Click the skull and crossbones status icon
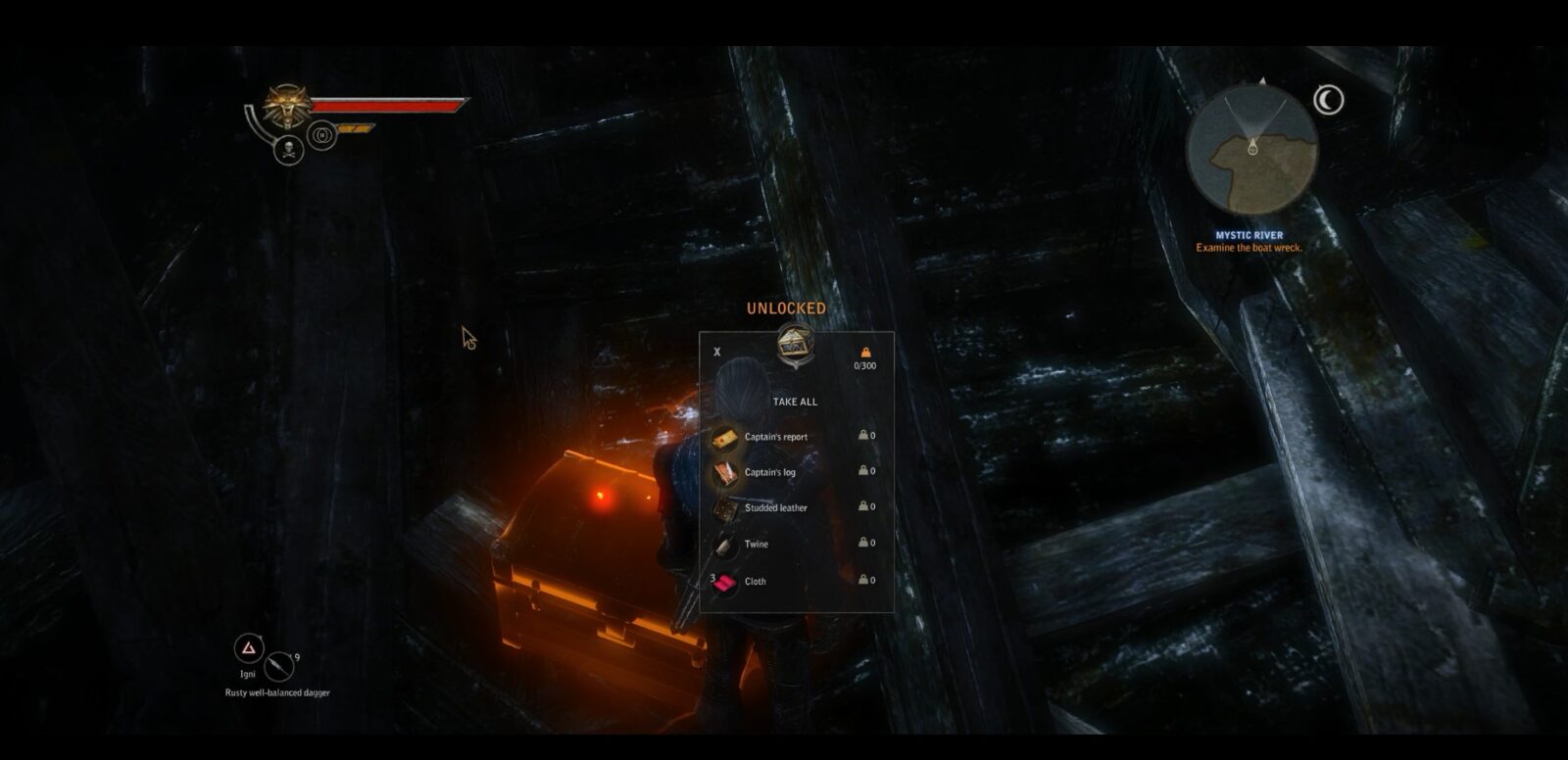The width and height of the screenshot is (1568, 760). (x=288, y=151)
